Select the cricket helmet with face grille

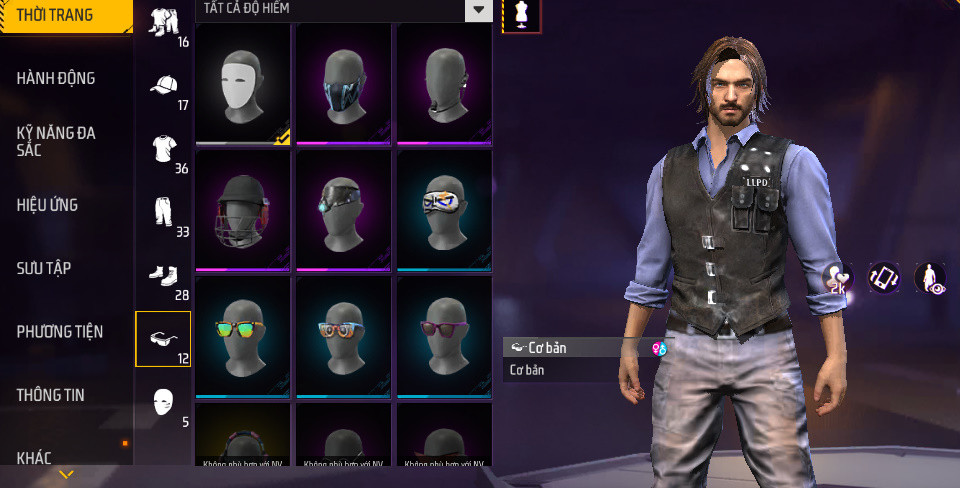243,211
